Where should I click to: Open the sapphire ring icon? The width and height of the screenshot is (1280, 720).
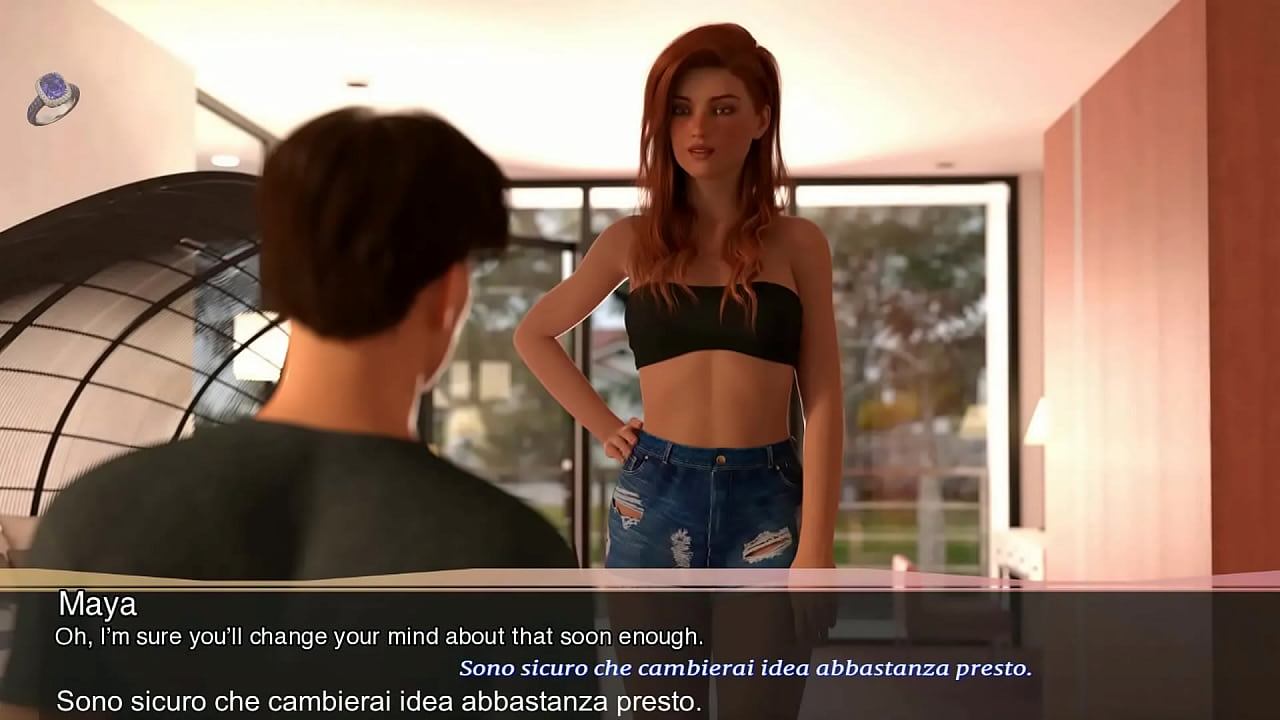coord(53,99)
